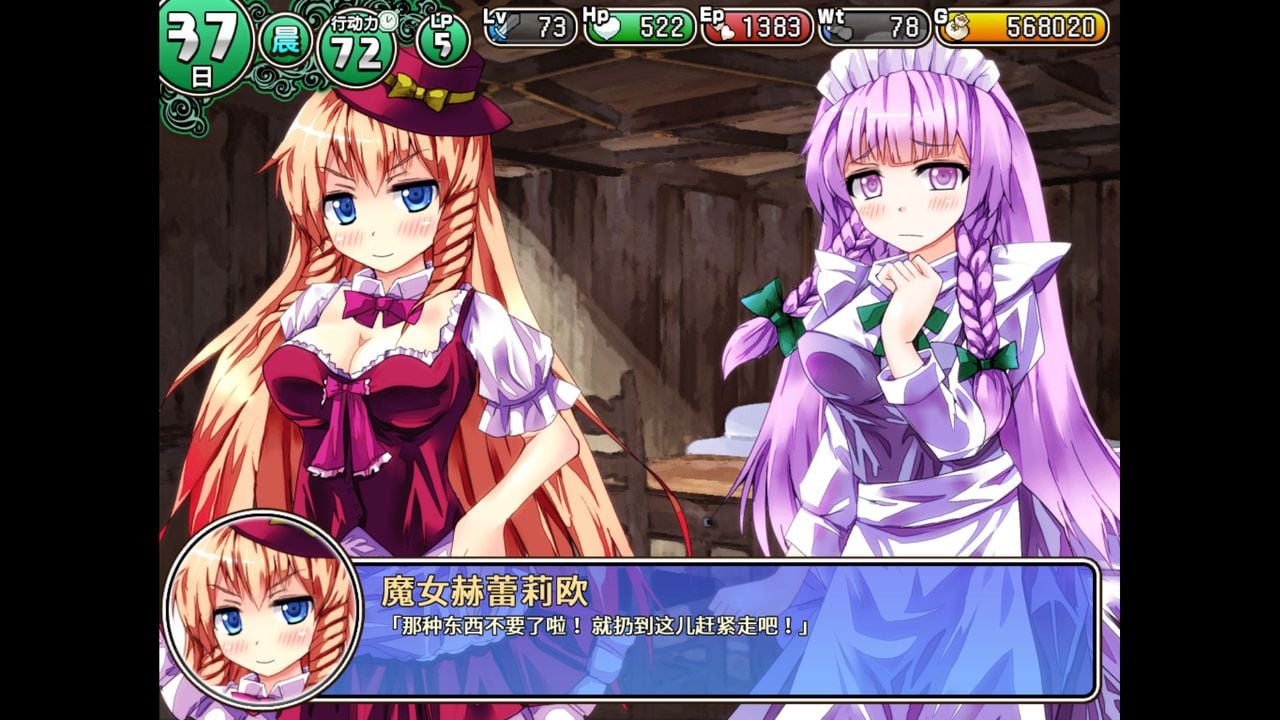Click the Ep red heart icon
This screenshot has height=720, width=1280.
[724, 31]
